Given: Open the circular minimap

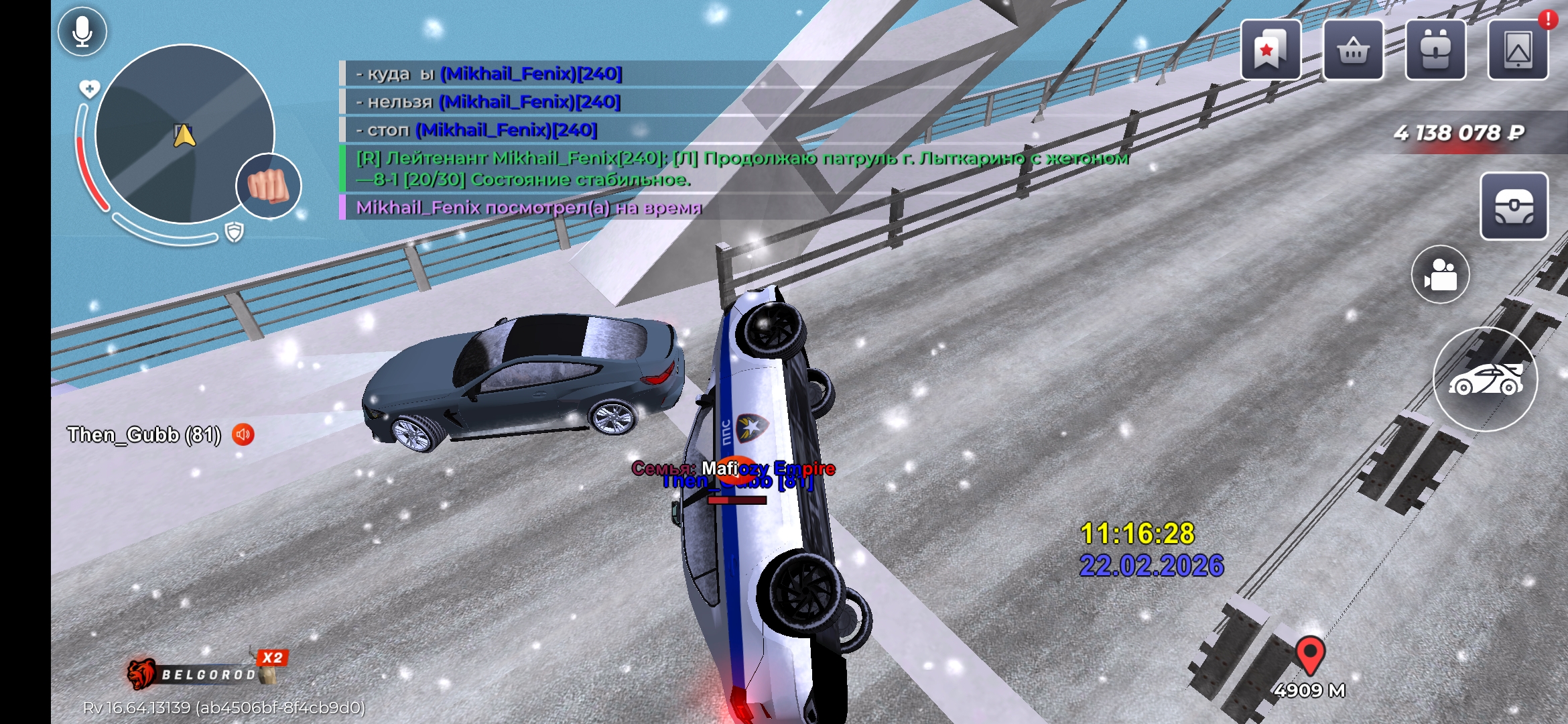Looking at the screenshot, I should [184, 134].
